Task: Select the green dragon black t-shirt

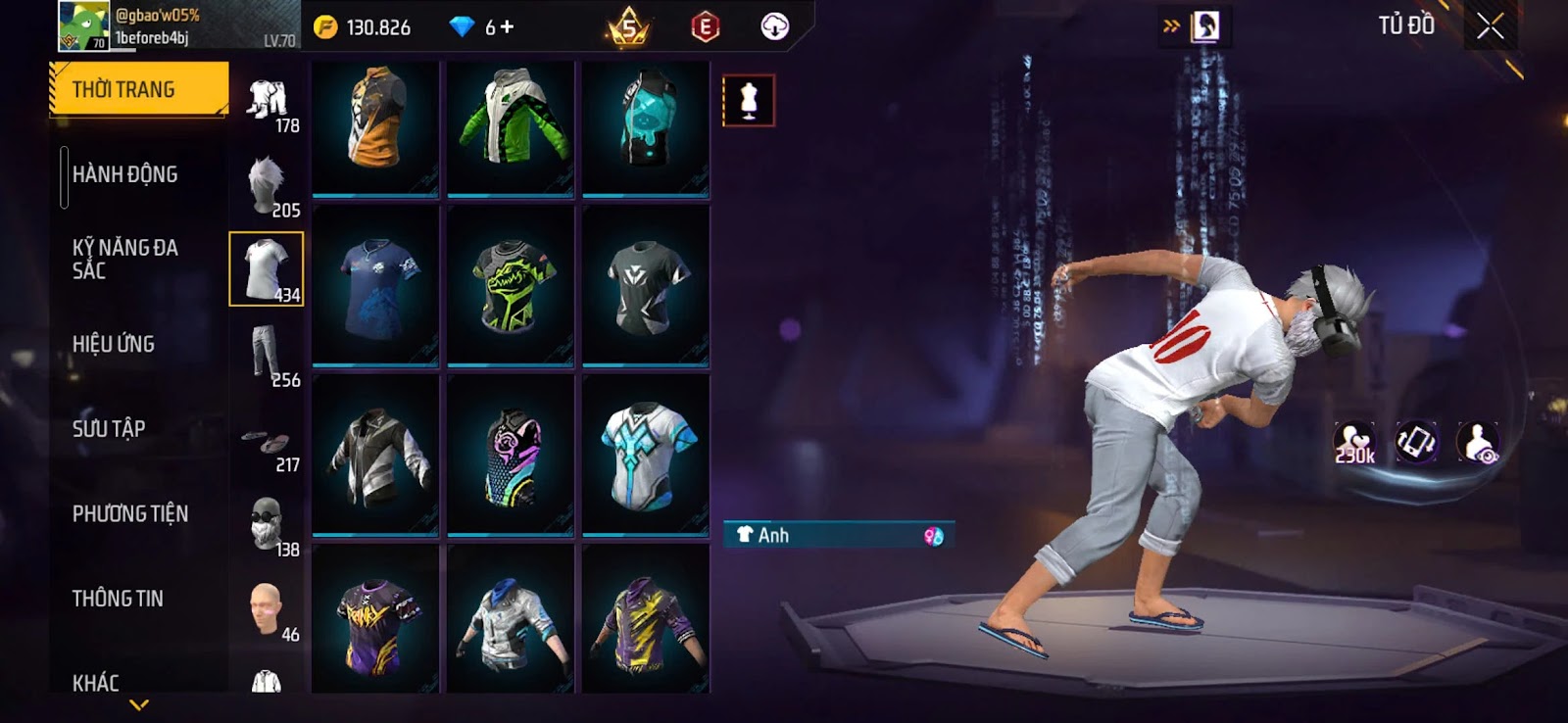Action: pos(511,286)
